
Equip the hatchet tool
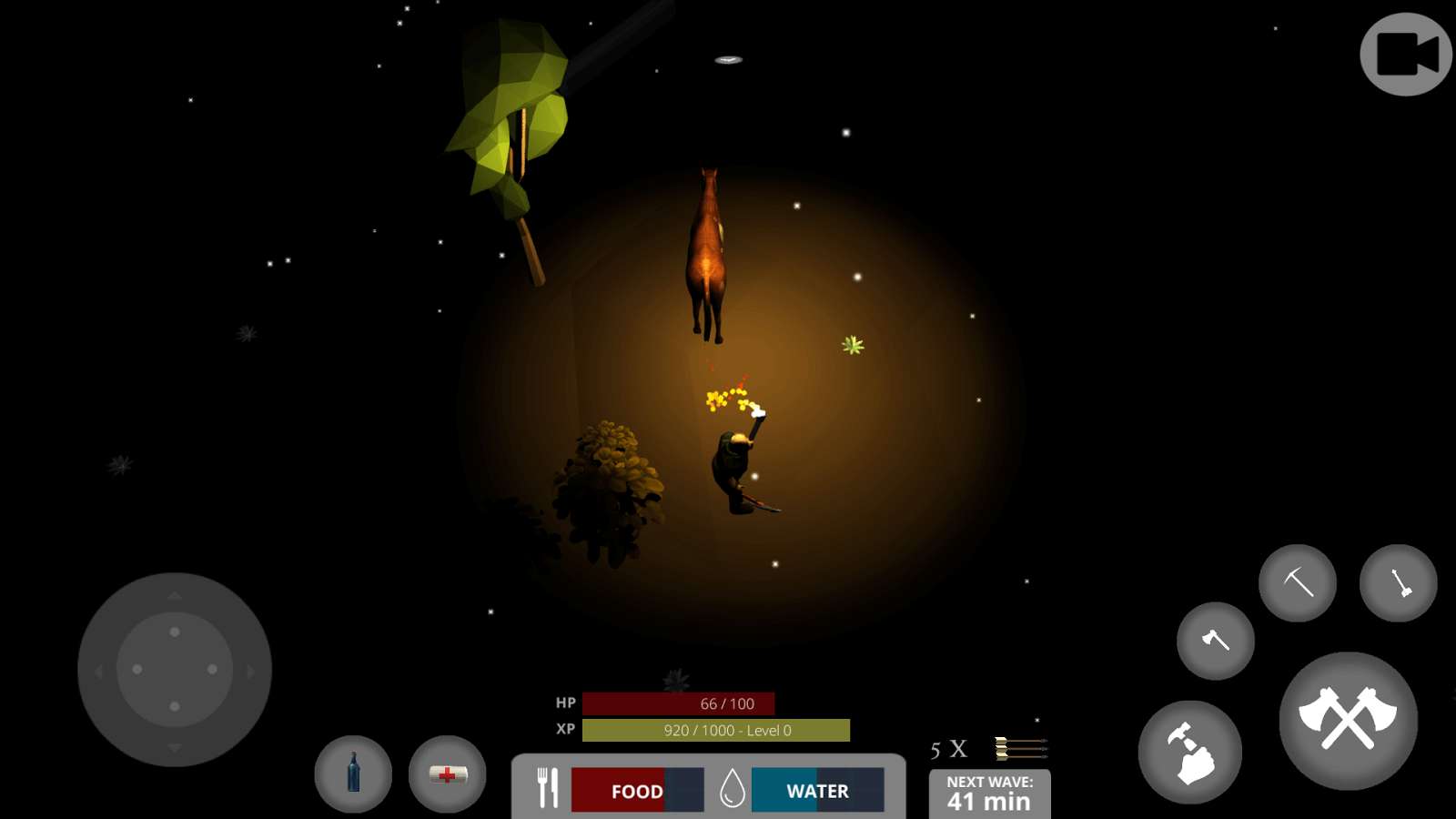click(1215, 641)
